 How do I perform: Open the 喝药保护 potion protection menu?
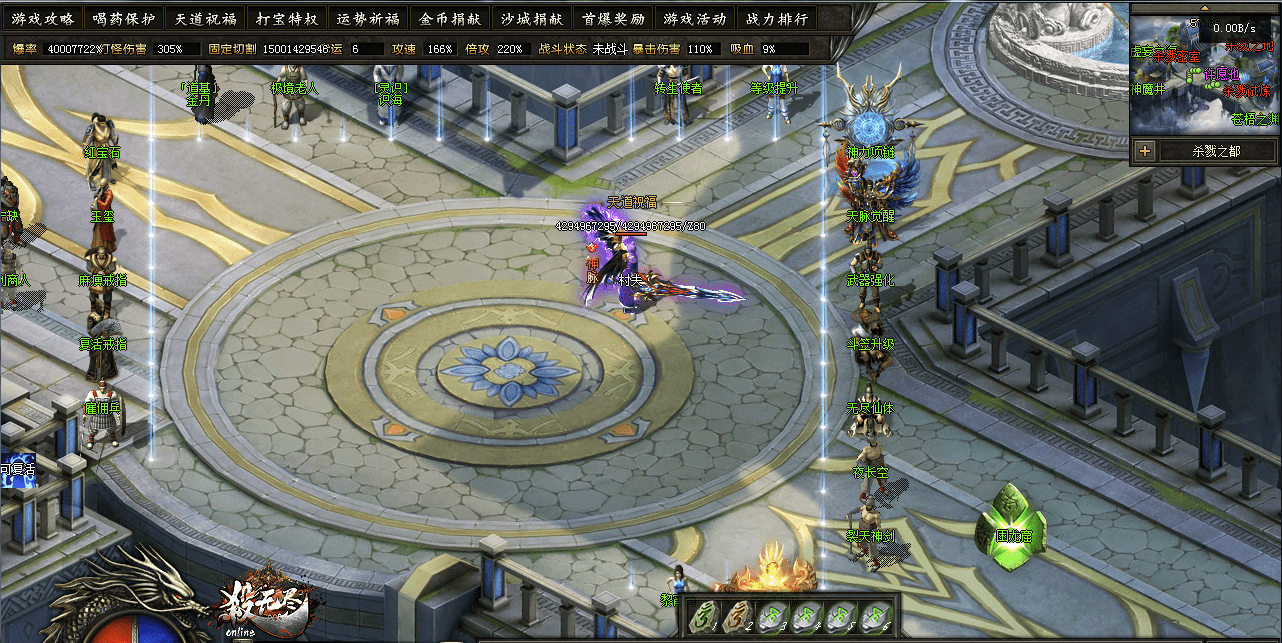click(x=124, y=19)
